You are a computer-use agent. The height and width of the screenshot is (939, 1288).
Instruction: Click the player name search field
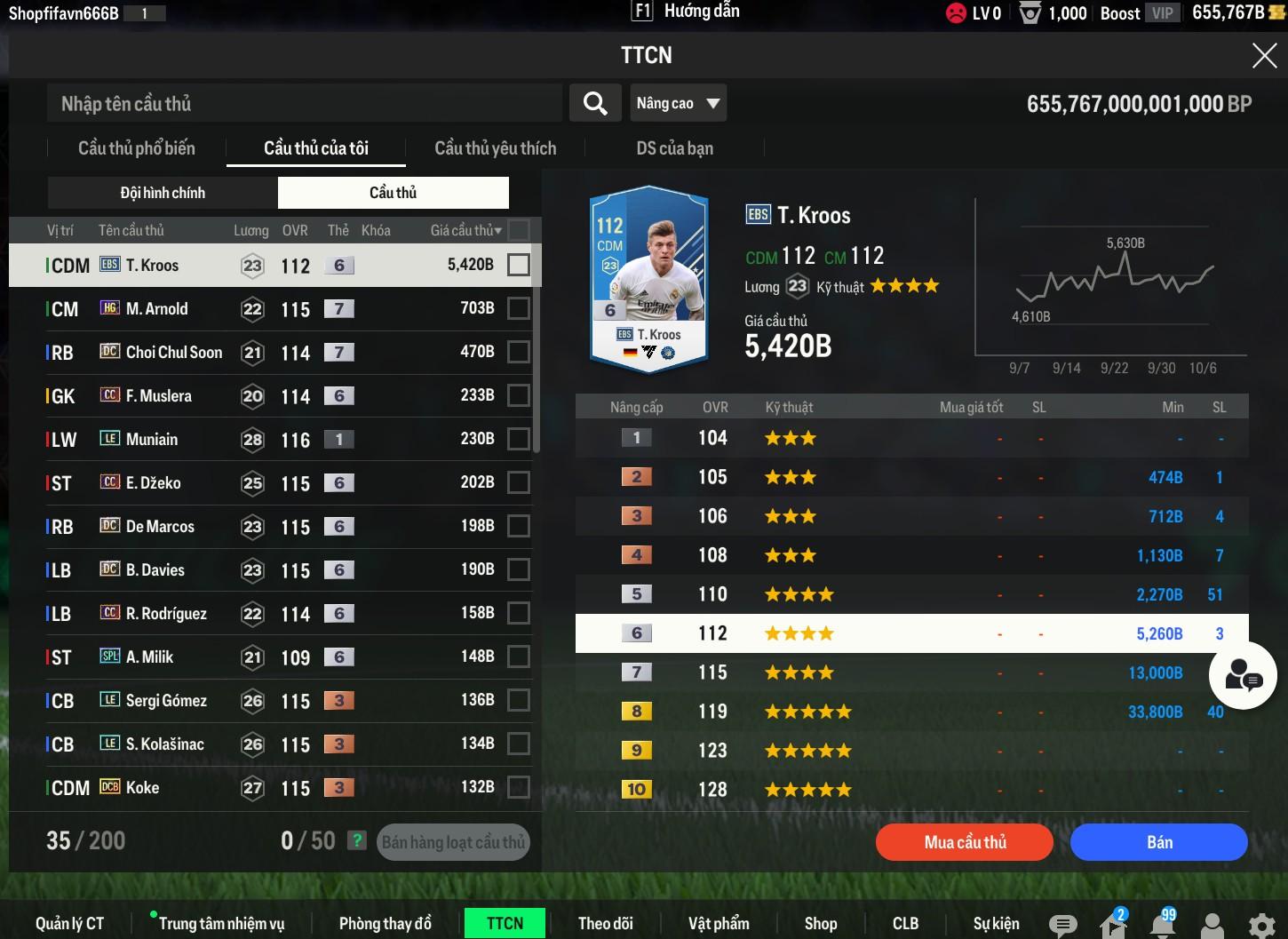pos(304,104)
